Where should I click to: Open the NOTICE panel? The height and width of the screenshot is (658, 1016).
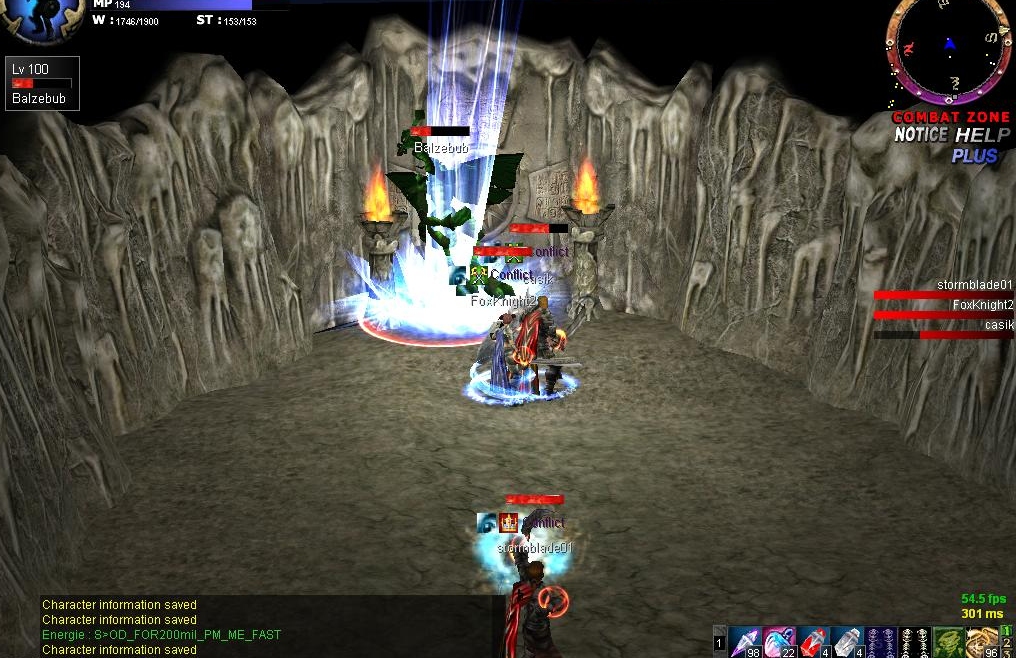tap(919, 135)
